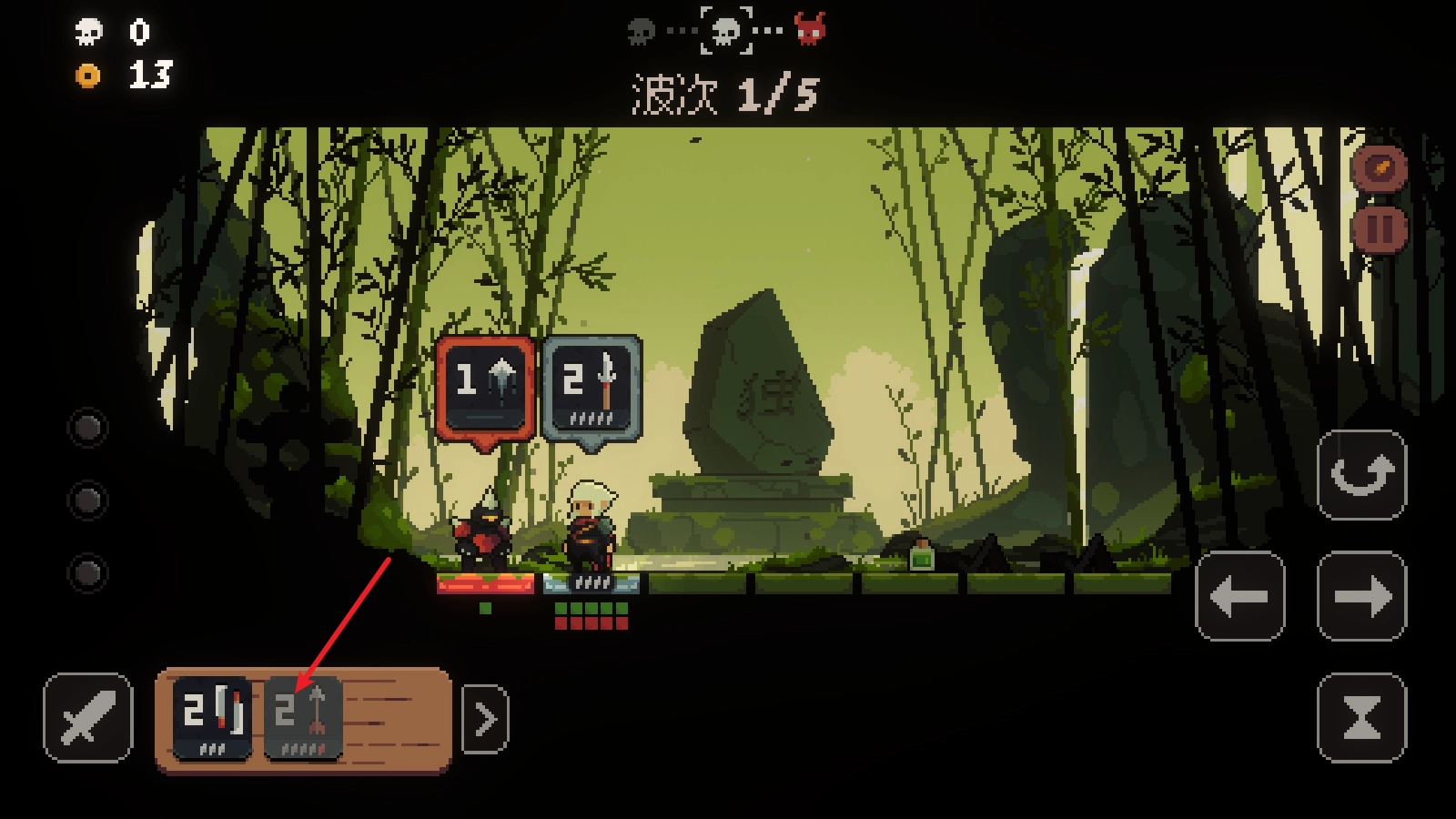Select the 2-damage sword tile

click(x=212, y=717)
